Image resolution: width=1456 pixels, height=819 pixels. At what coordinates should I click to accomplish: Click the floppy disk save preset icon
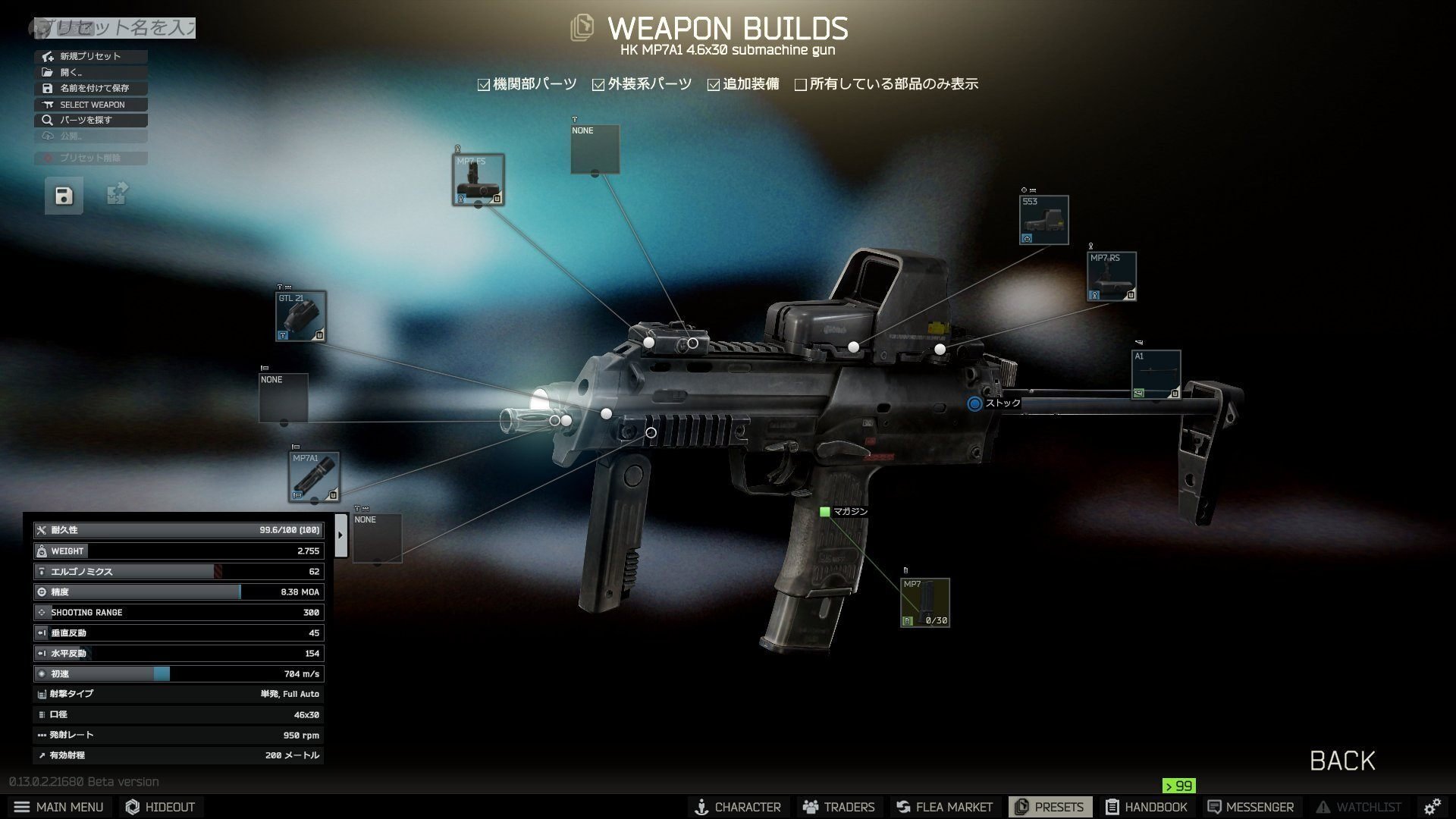point(63,195)
